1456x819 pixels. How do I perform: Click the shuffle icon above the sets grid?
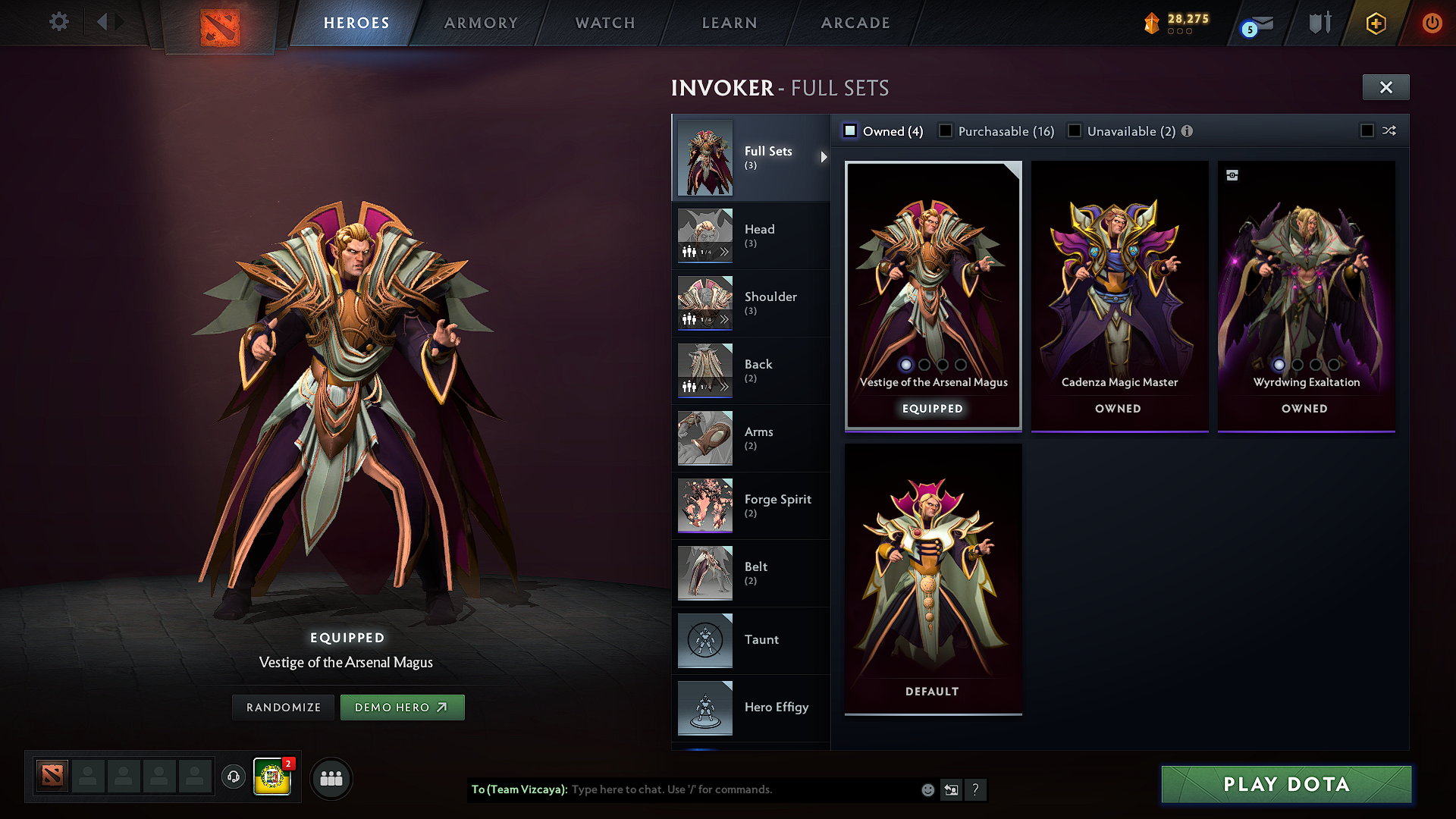pos(1390,130)
